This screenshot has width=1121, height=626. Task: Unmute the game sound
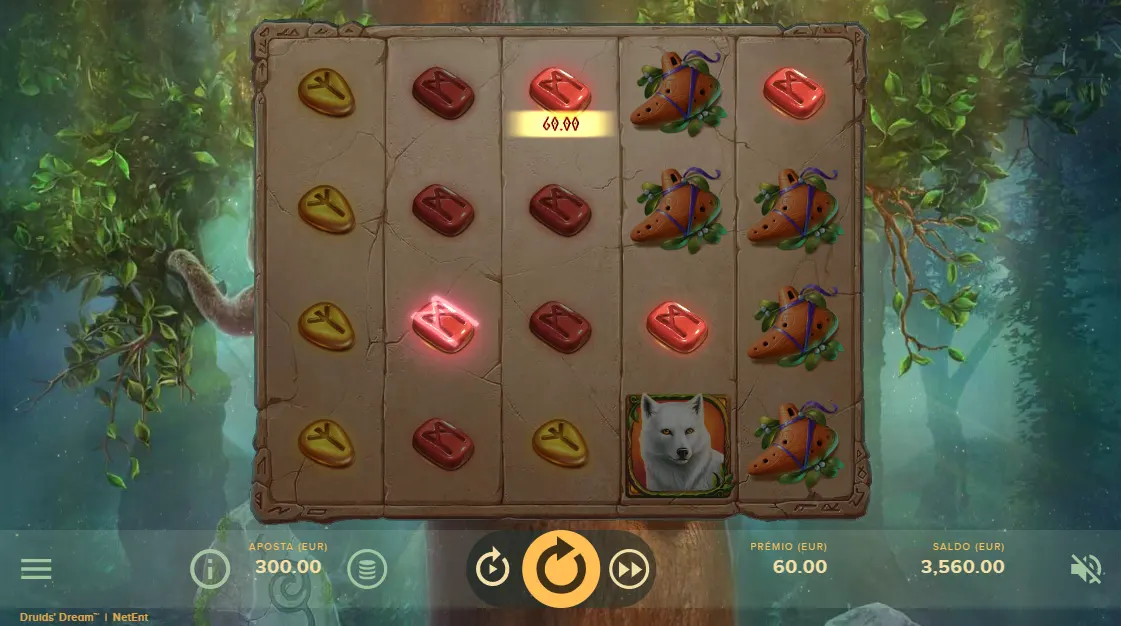pyautogui.click(x=1085, y=569)
